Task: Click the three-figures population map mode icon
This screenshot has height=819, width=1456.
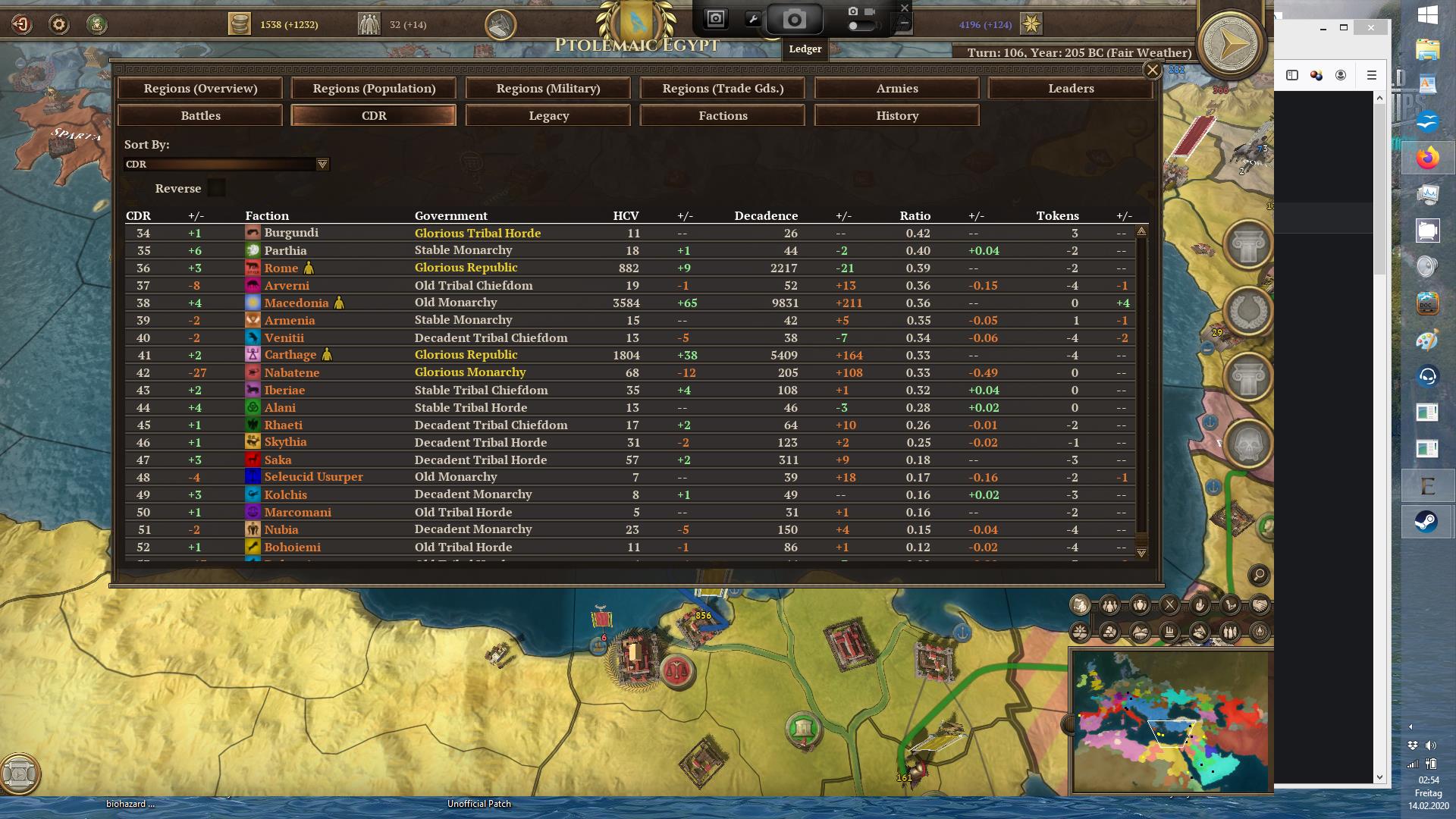Action: click(x=1109, y=605)
